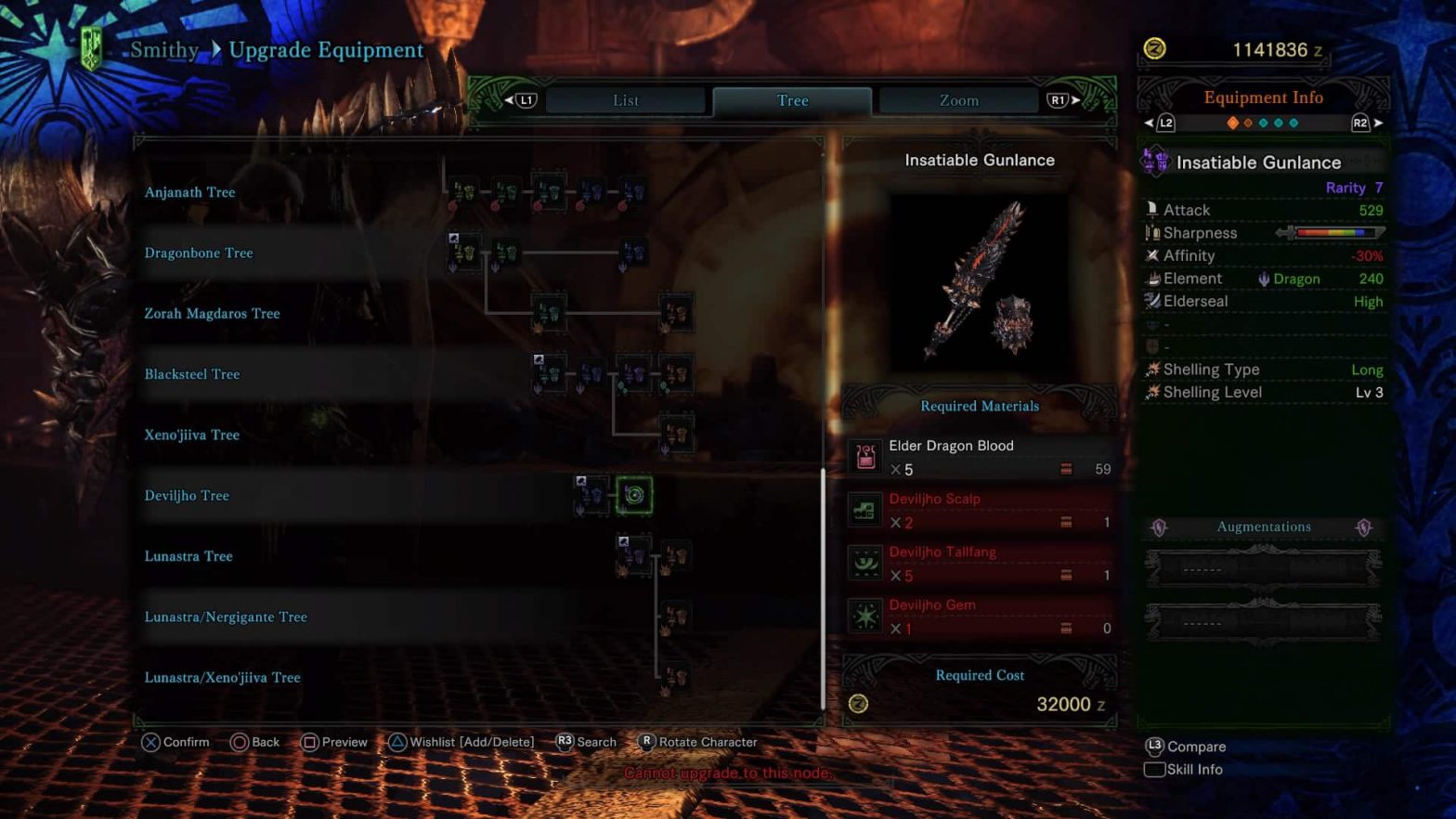
Task: Open the Zoom tab
Action: (958, 100)
